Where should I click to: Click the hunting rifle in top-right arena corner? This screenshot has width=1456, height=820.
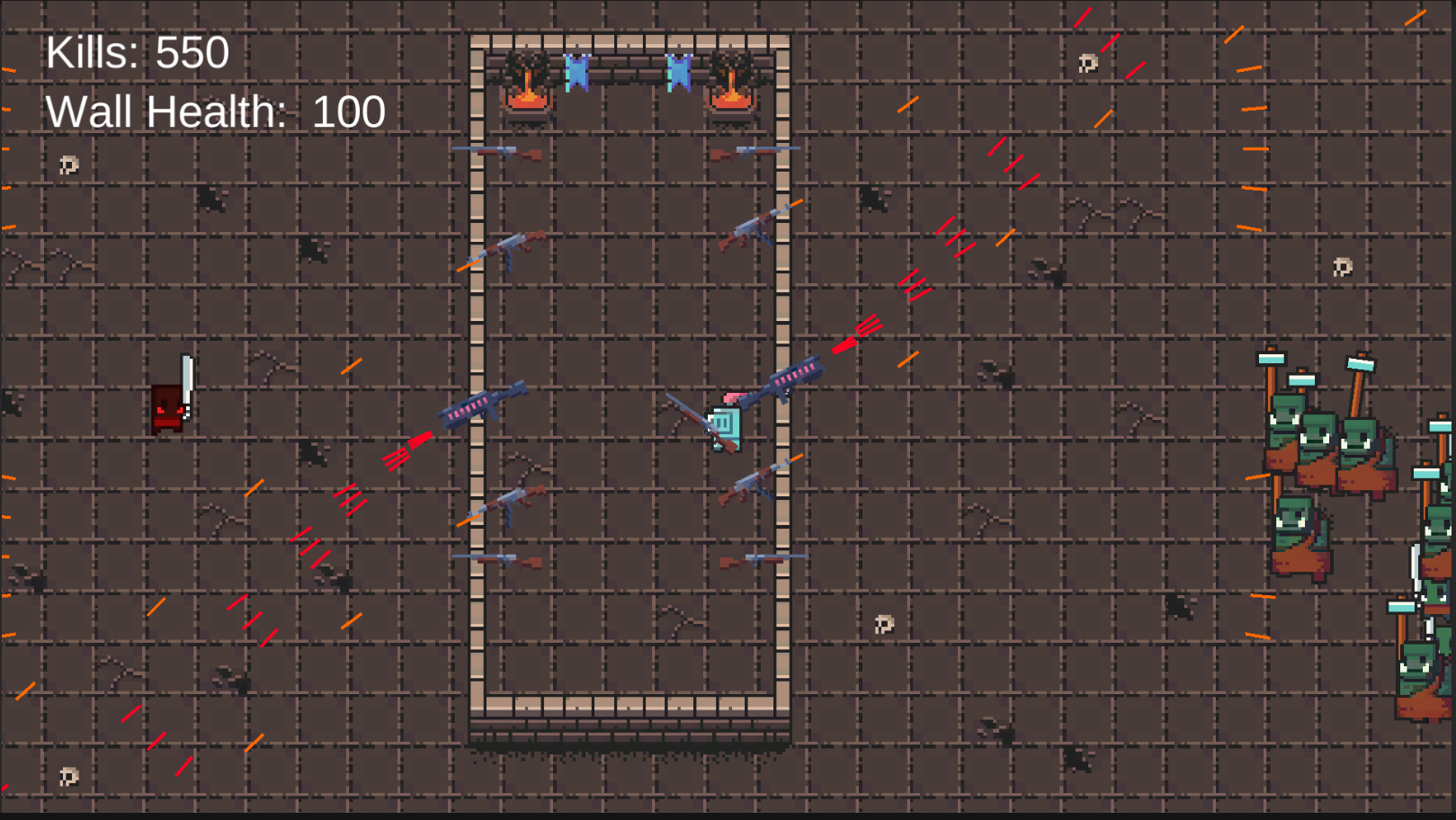(746, 151)
